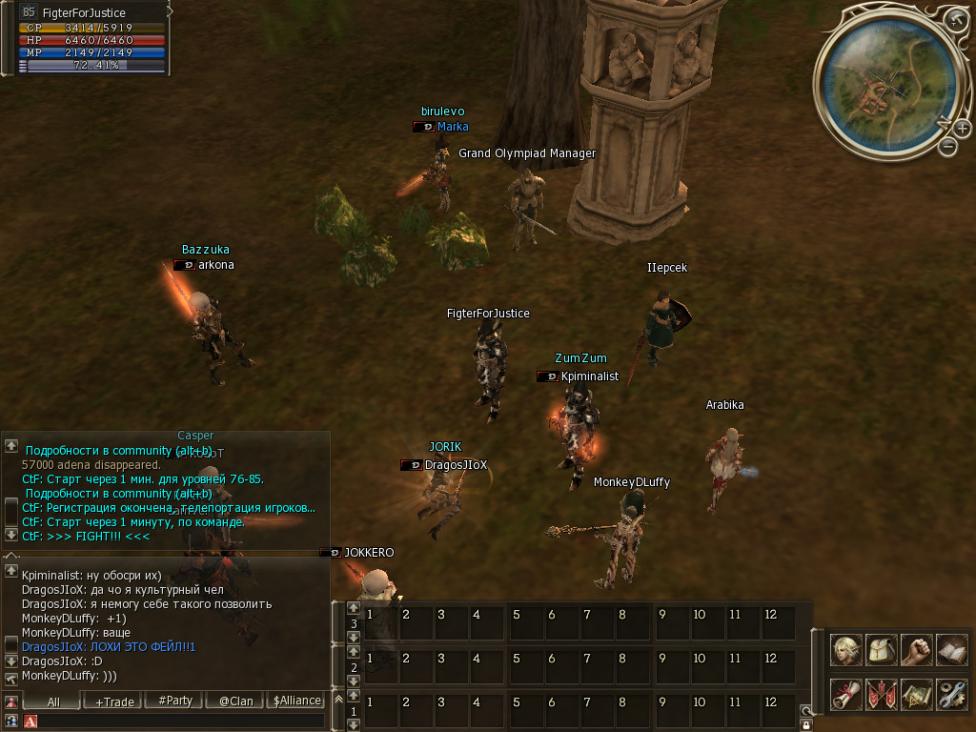Screen dimensions: 976x732
Task: Open the $Alliance chat tab
Action: coord(297,701)
